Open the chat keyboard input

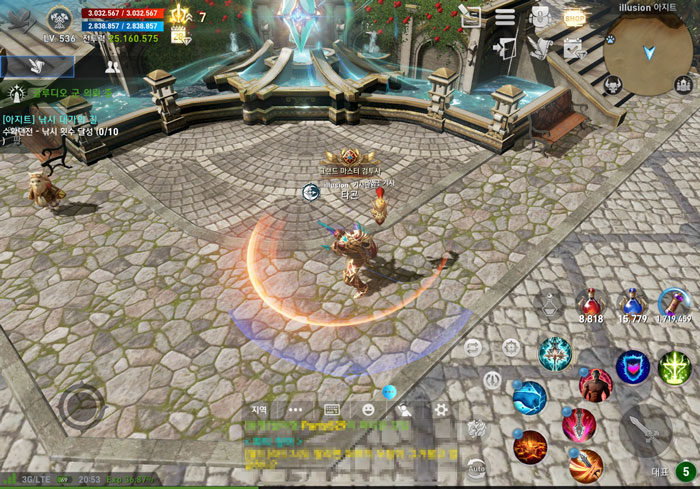(x=332, y=409)
